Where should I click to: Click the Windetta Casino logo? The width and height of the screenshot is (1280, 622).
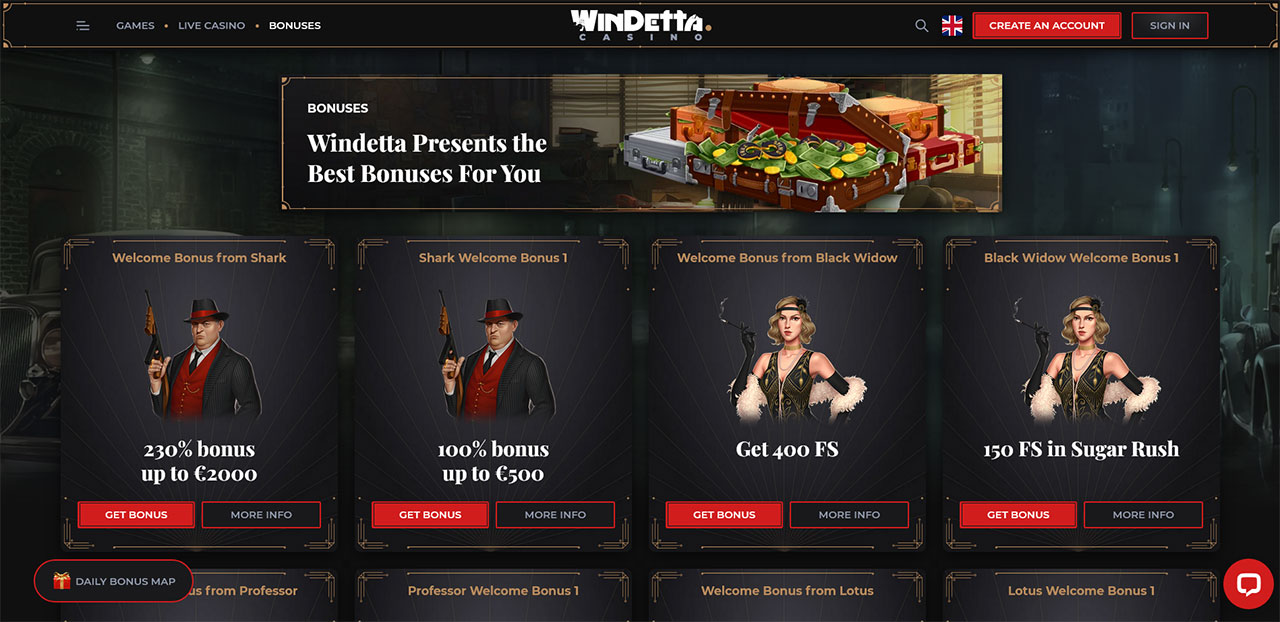640,25
